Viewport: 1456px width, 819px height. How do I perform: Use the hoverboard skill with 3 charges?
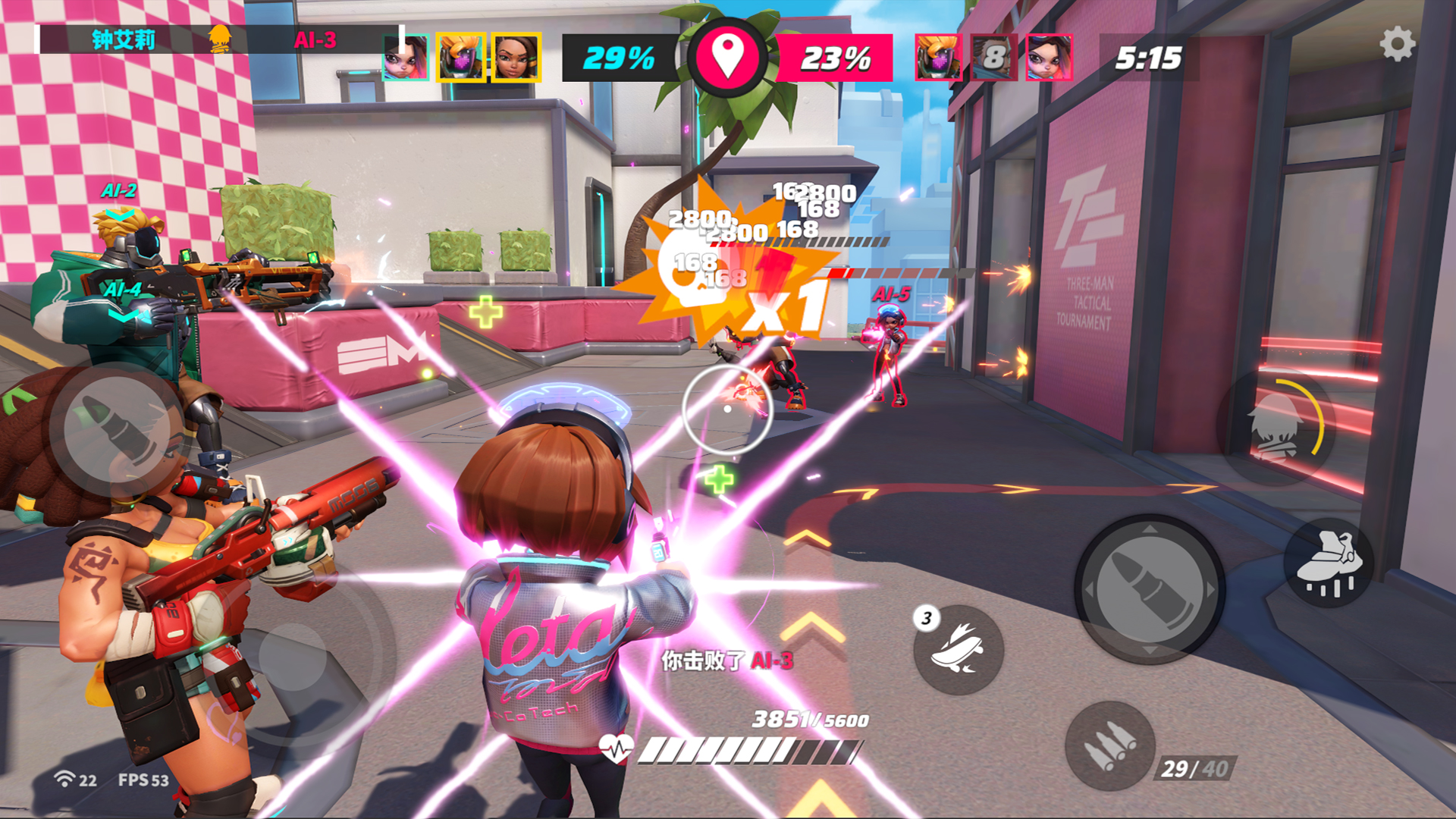coord(959,651)
